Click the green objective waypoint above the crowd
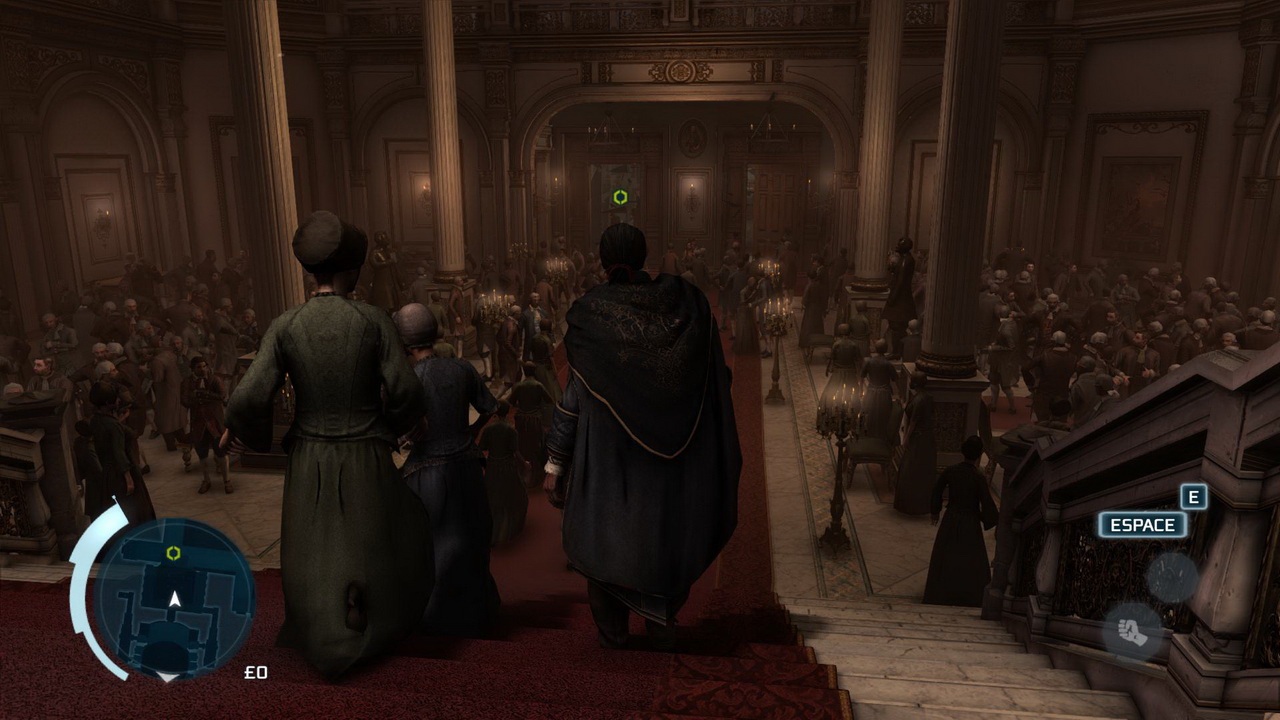The width and height of the screenshot is (1280, 720). click(620, 197)
